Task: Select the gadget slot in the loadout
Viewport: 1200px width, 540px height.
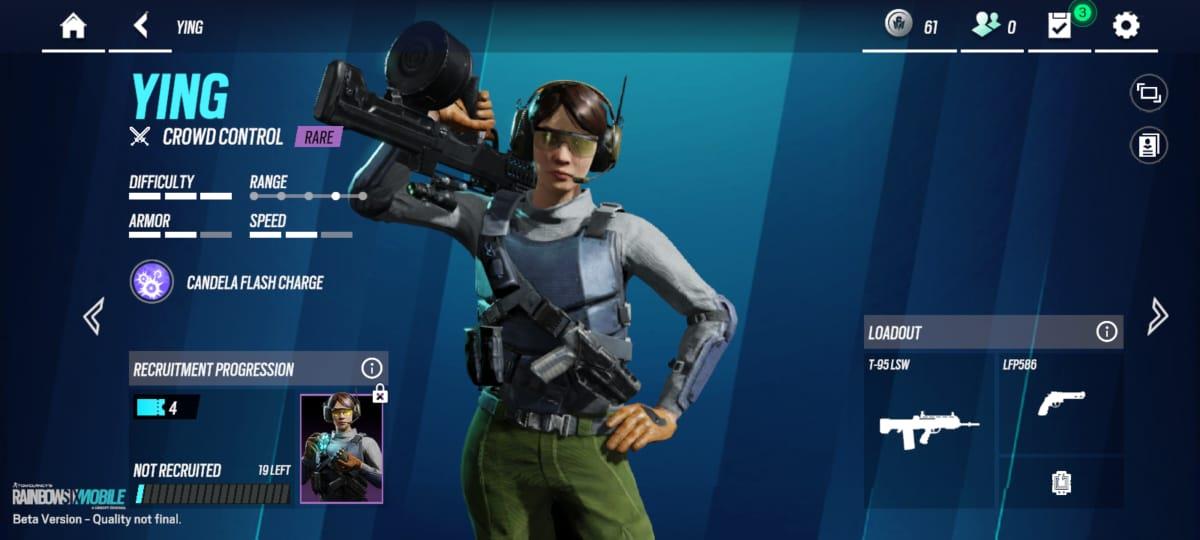Action: click(1061, 483)
